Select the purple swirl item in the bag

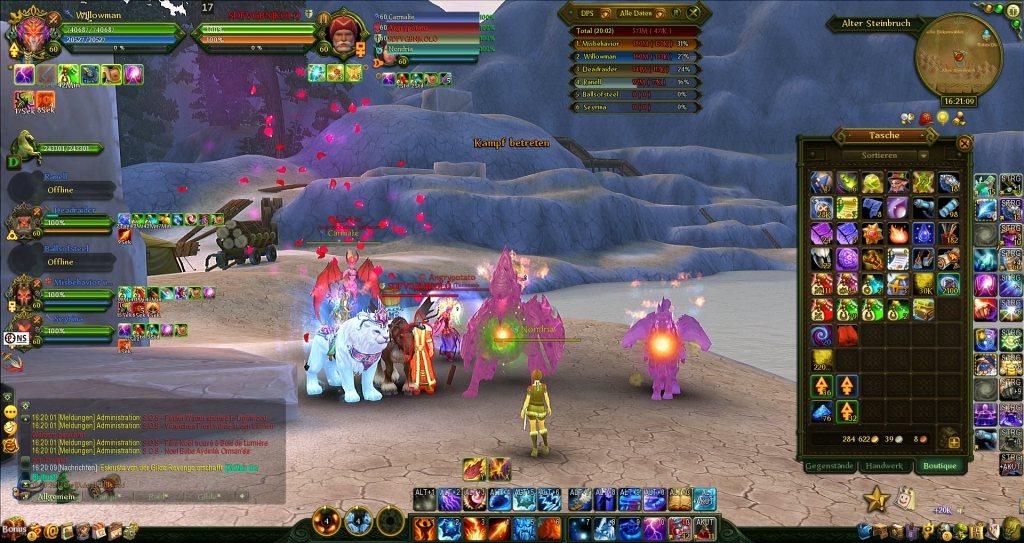[x=821, y=334]
